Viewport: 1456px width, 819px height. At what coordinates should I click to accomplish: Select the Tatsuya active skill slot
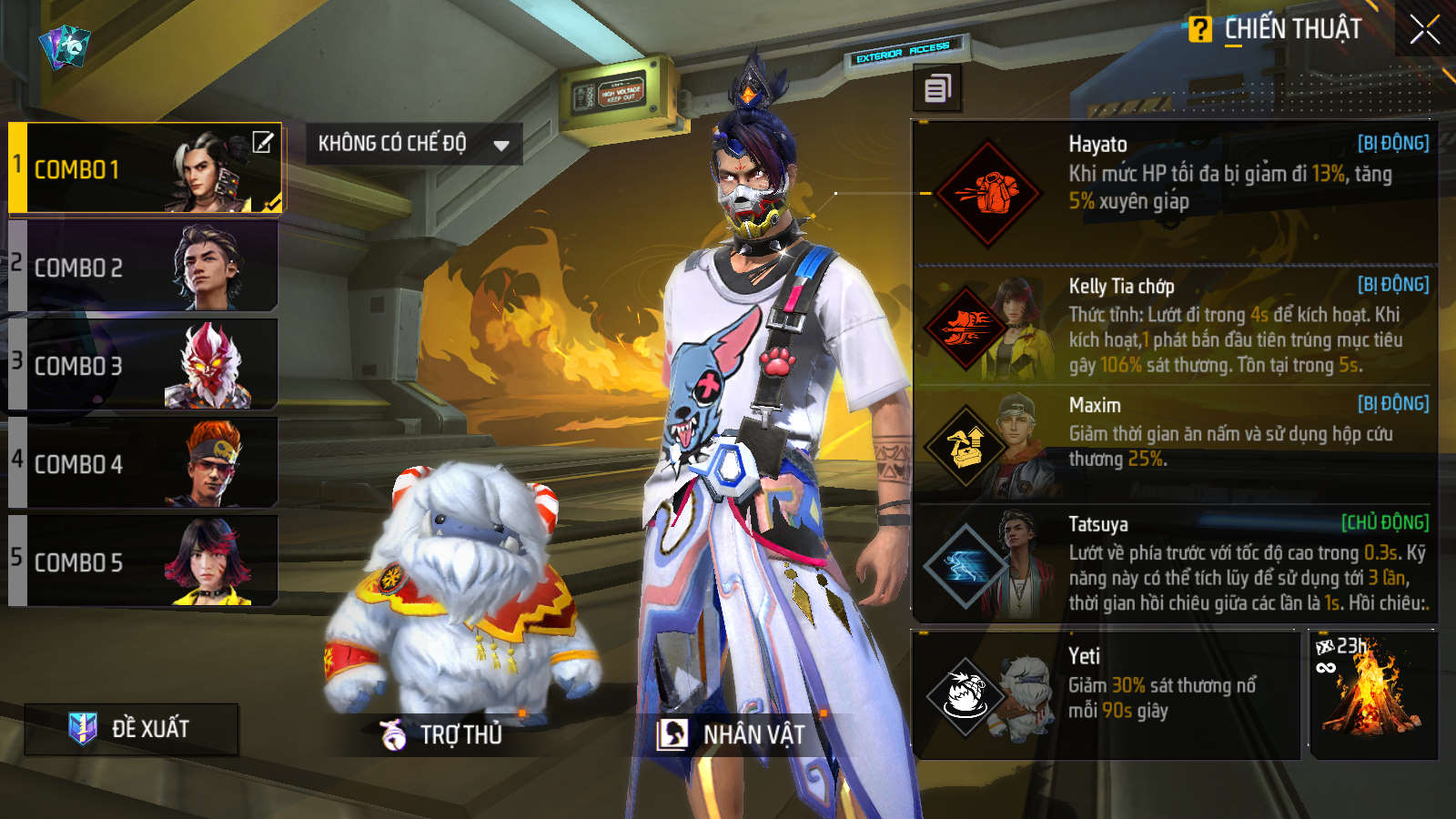coord(1174,563)
